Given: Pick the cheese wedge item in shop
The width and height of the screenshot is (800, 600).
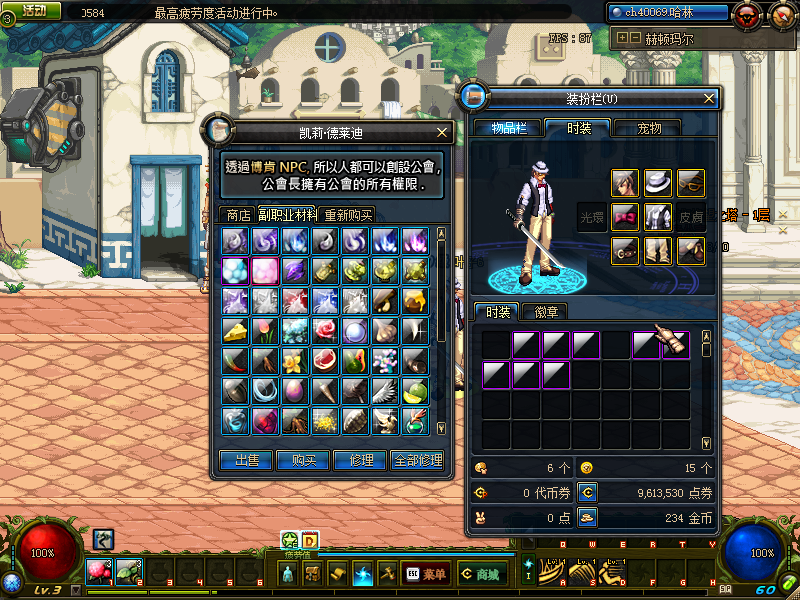Looking at the screenshot, I should click(235, 330).
